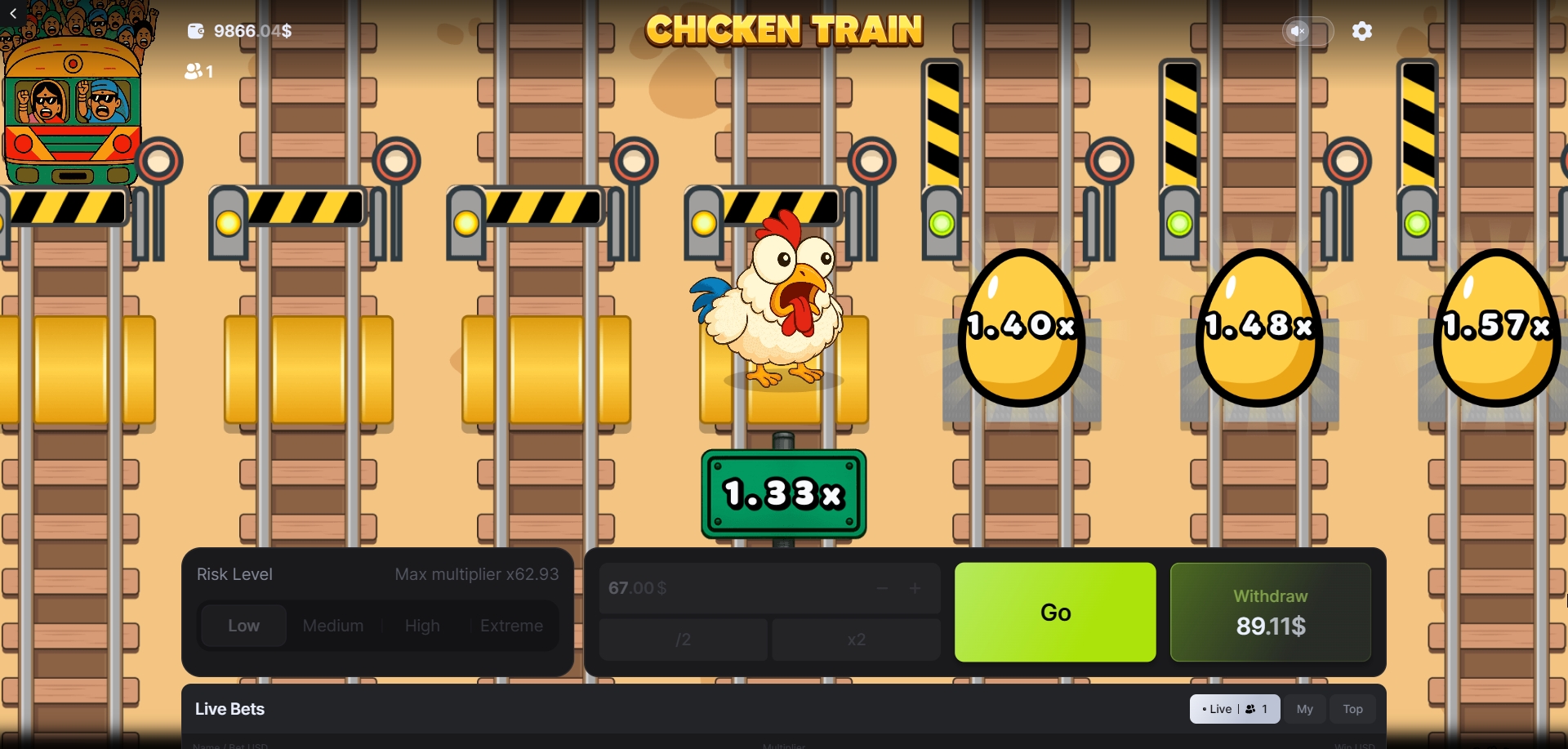The width and height of the screenshot is (1568, 749).
Task: Increase bet with the plus stepper
Action: point(915,588)
